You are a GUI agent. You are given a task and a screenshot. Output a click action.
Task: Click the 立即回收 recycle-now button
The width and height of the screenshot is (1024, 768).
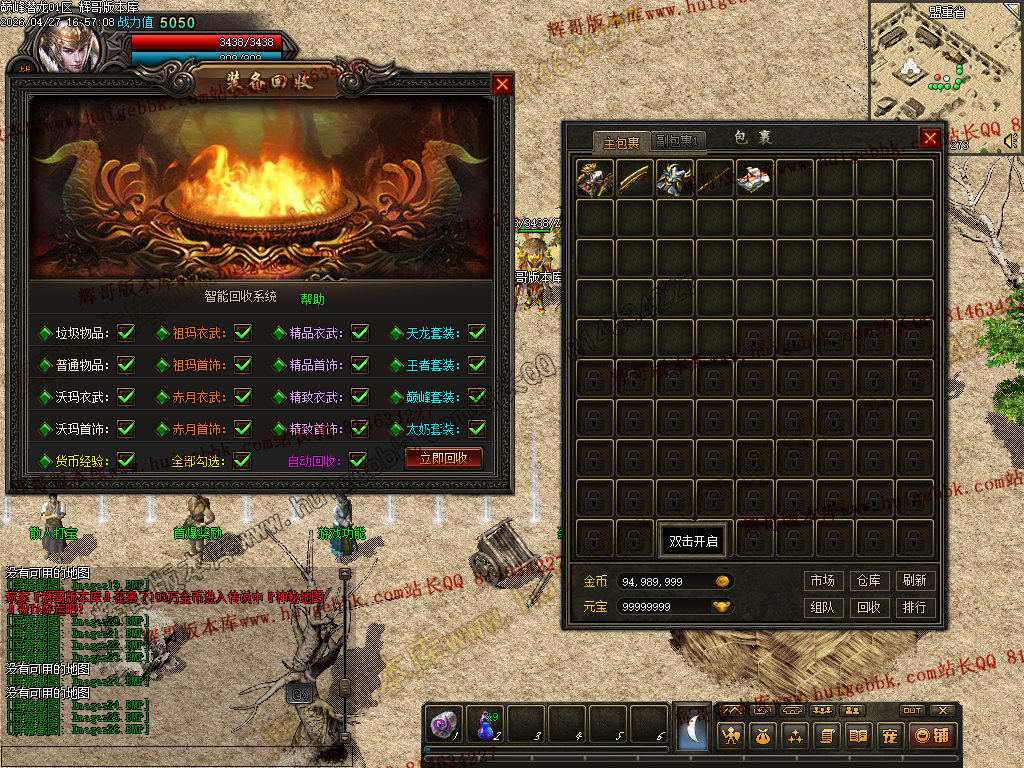pyautogui.click(x=443, y=458)
